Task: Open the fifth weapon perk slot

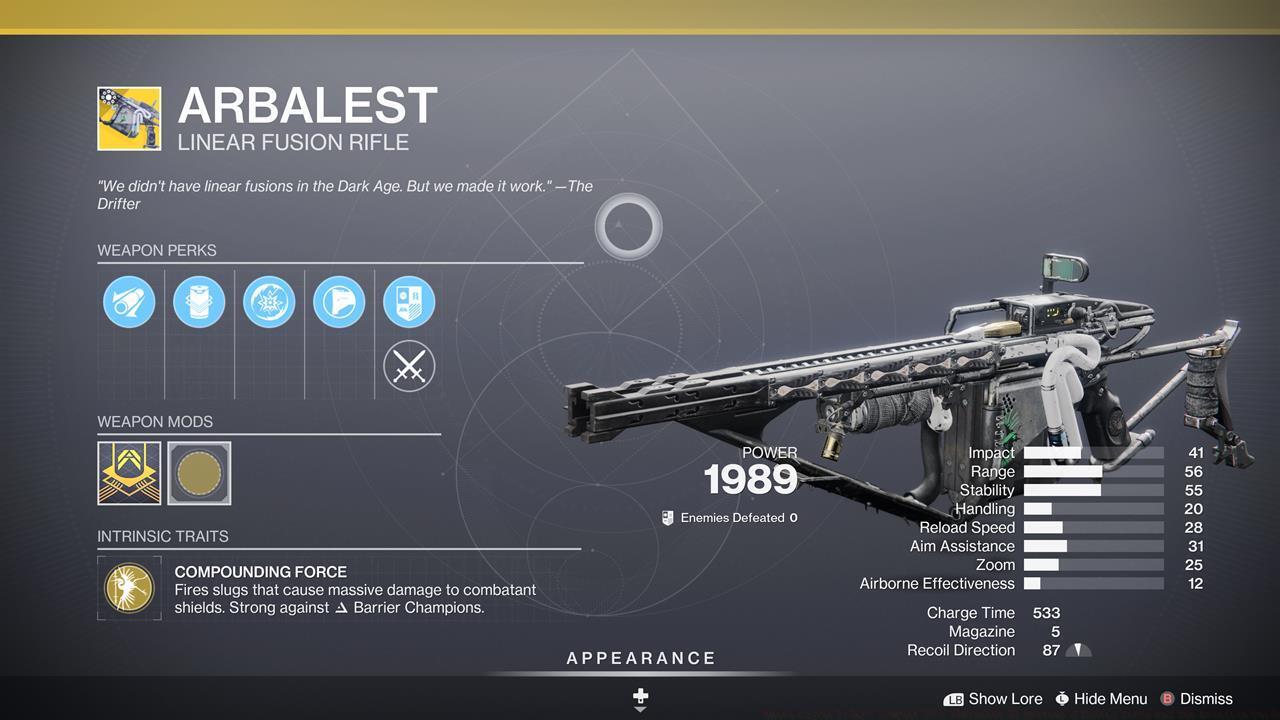Action: click(x=408, y=301)
